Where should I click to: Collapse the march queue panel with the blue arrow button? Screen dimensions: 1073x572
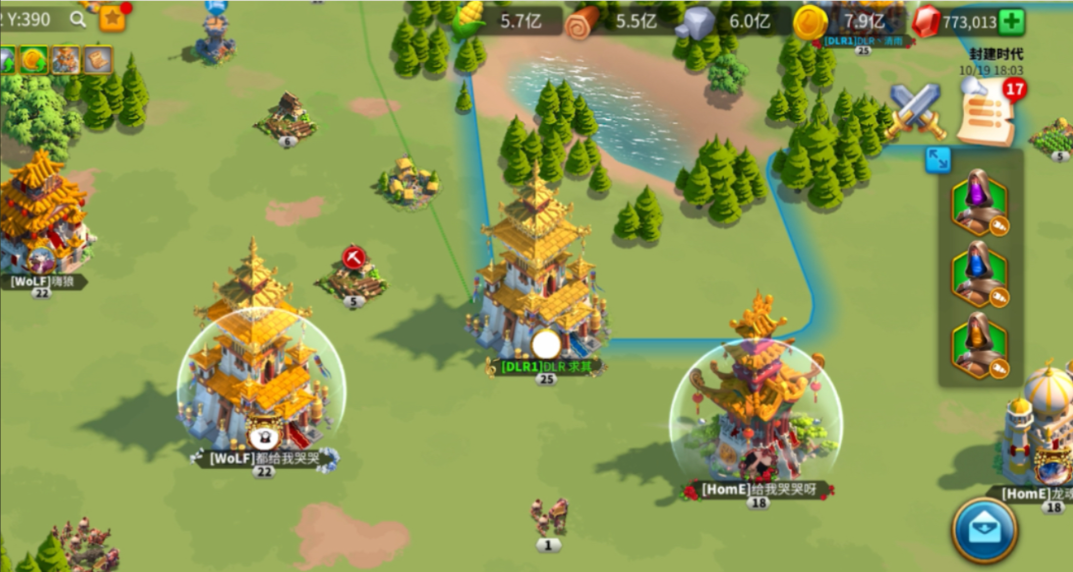938,159
